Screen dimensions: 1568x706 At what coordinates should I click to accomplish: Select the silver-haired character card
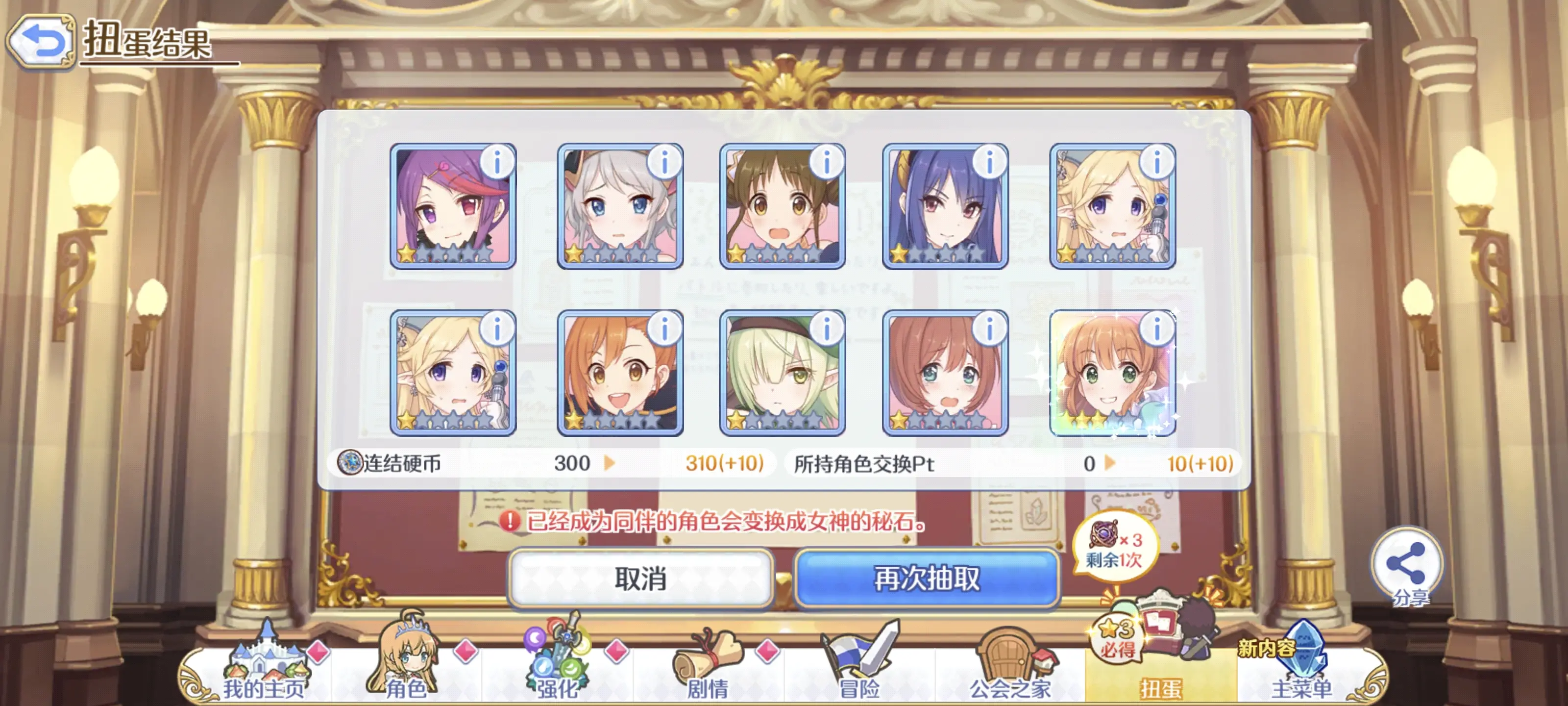620,207
